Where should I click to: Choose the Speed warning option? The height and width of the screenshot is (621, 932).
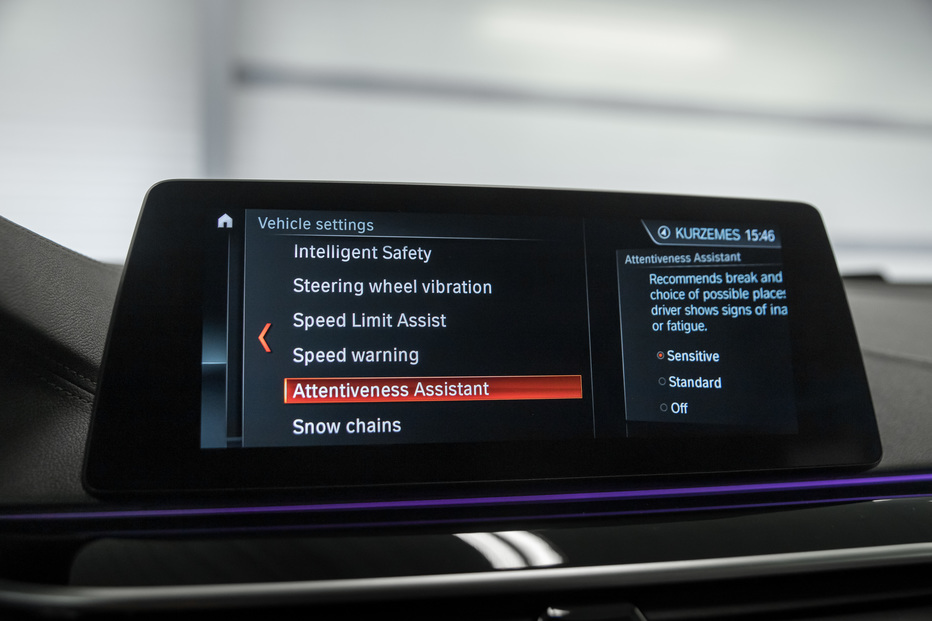(x=355, y=355)
